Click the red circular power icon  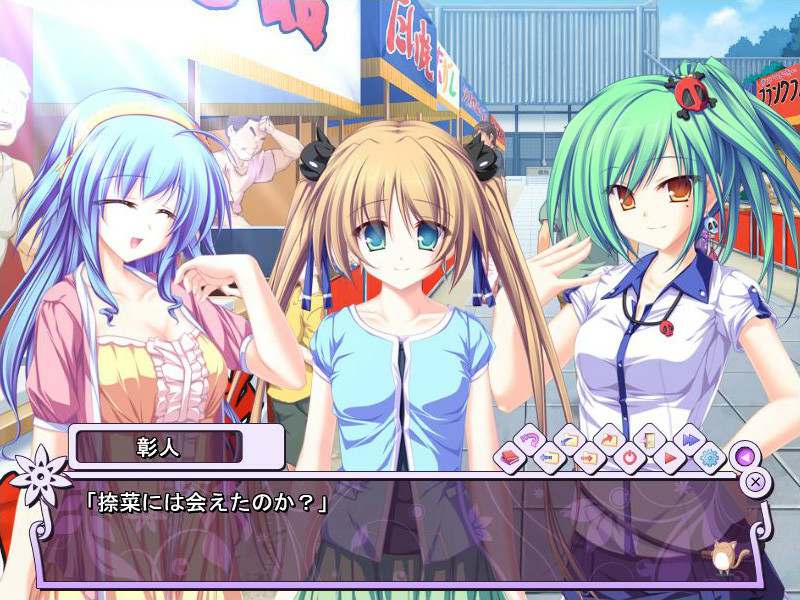click(630, 458)
